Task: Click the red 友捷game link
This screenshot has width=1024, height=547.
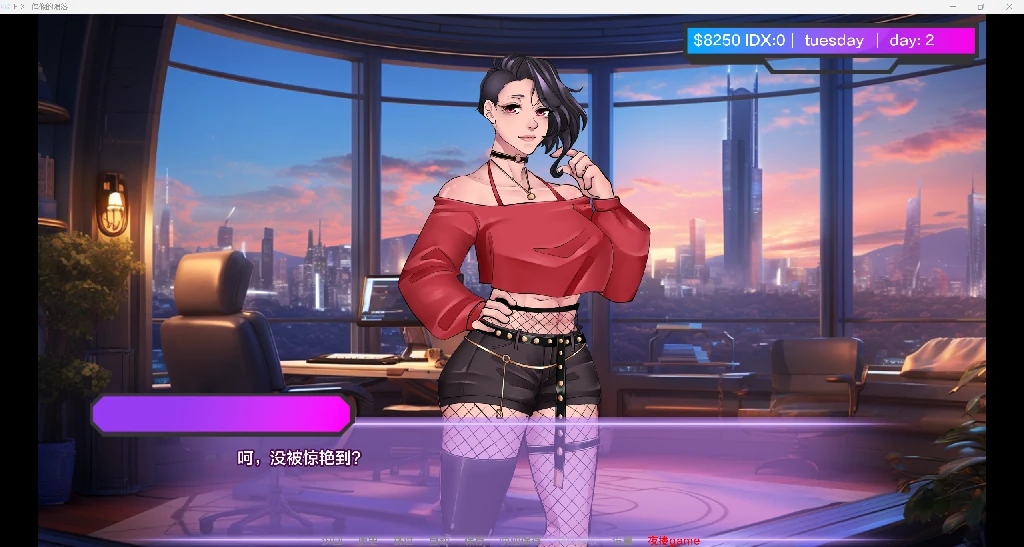Action: pyautogui.click(x=673, y=541)
